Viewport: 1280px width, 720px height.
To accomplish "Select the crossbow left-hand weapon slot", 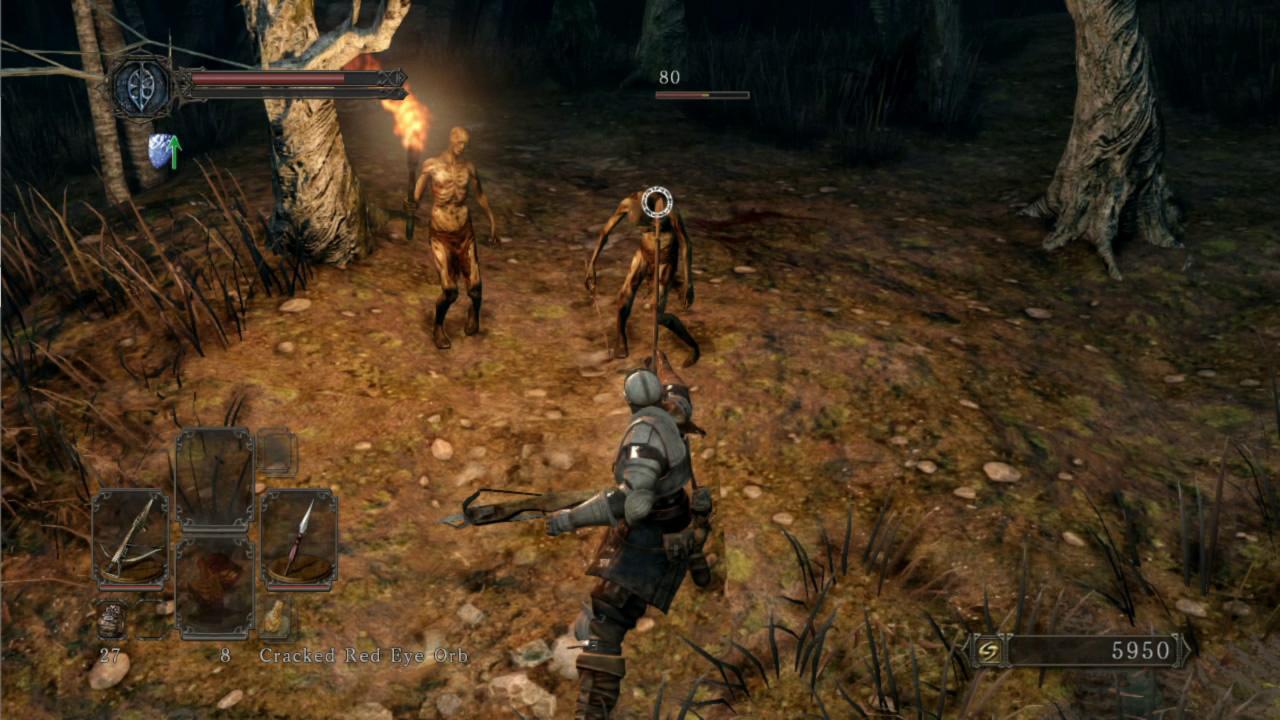I will (130, 540).
